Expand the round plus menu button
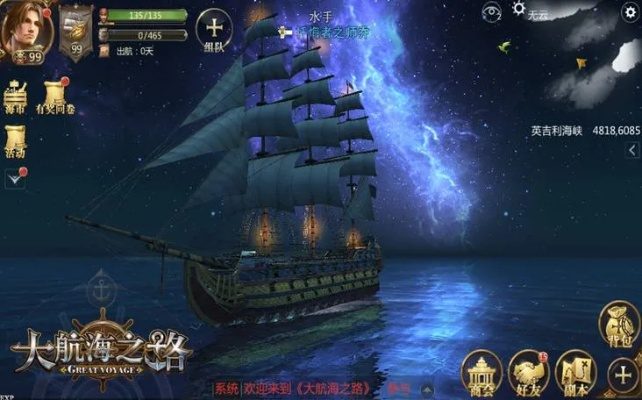The image size is (642, 400). [x=623, y=377]
